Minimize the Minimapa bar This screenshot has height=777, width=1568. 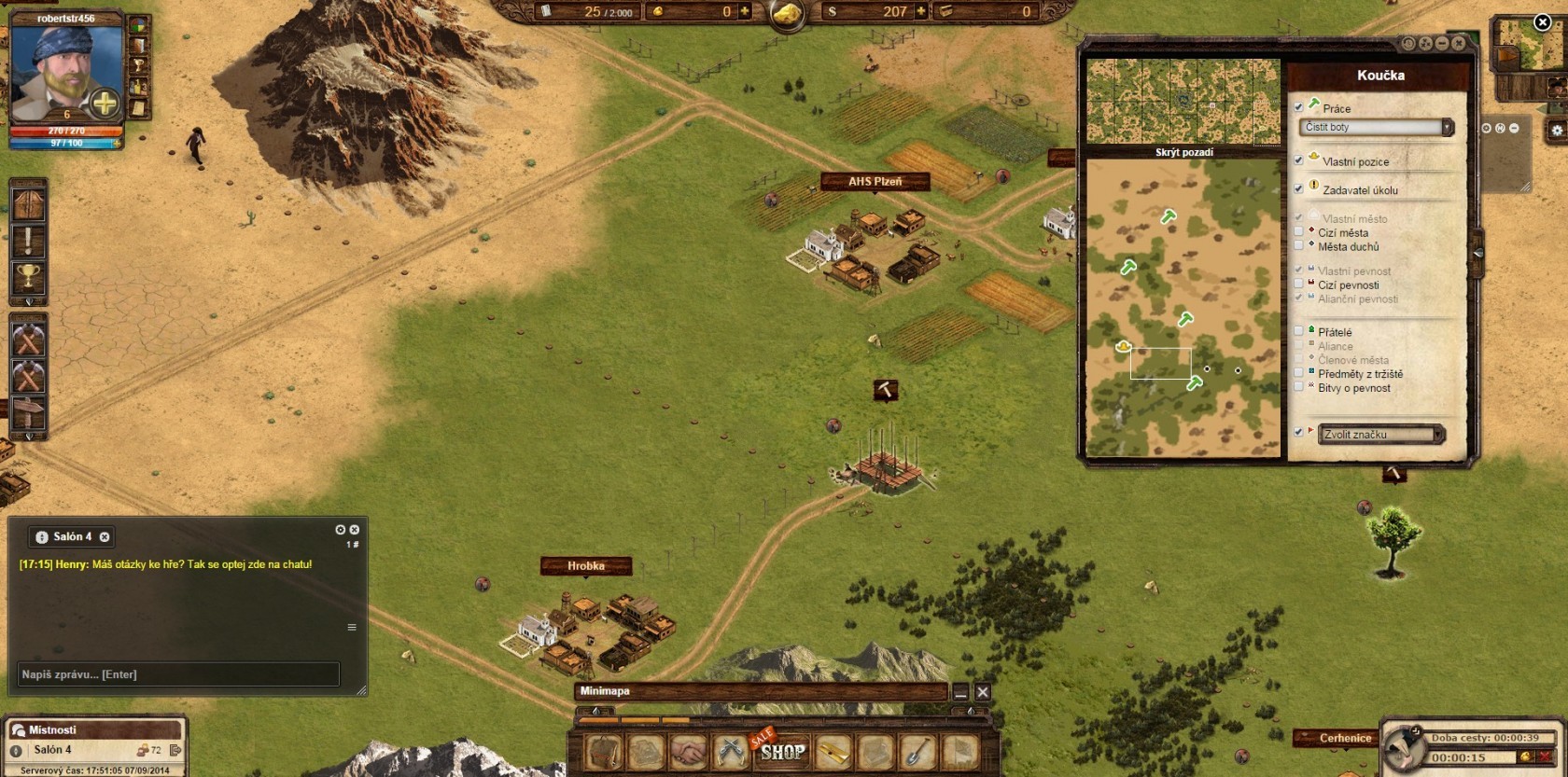[x=960, y=692]
